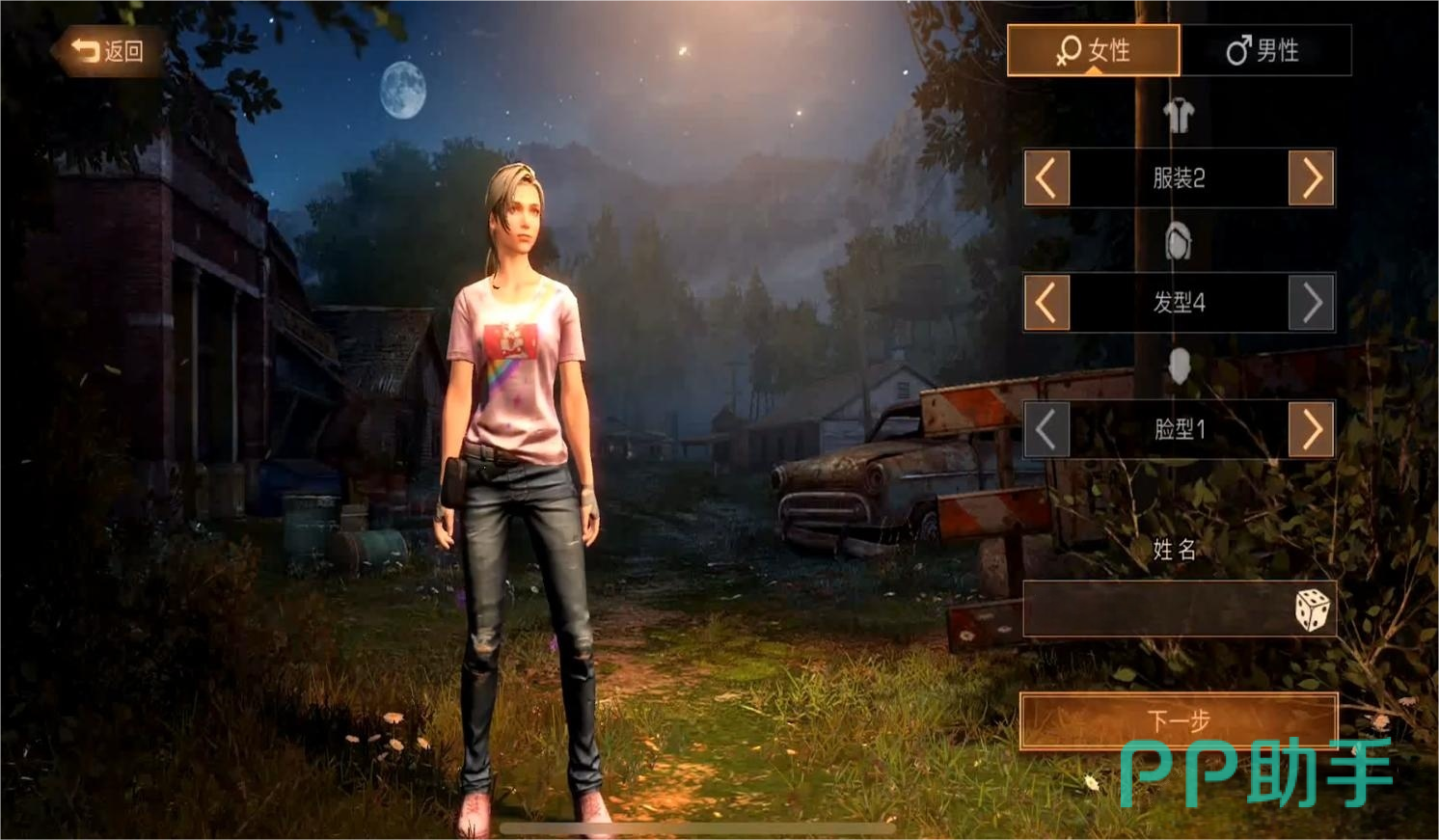The width and height of the screenshot is (1439, 840).
Task: Switch to the 男性 gender tab
Action: click(x=1264, y=50)
